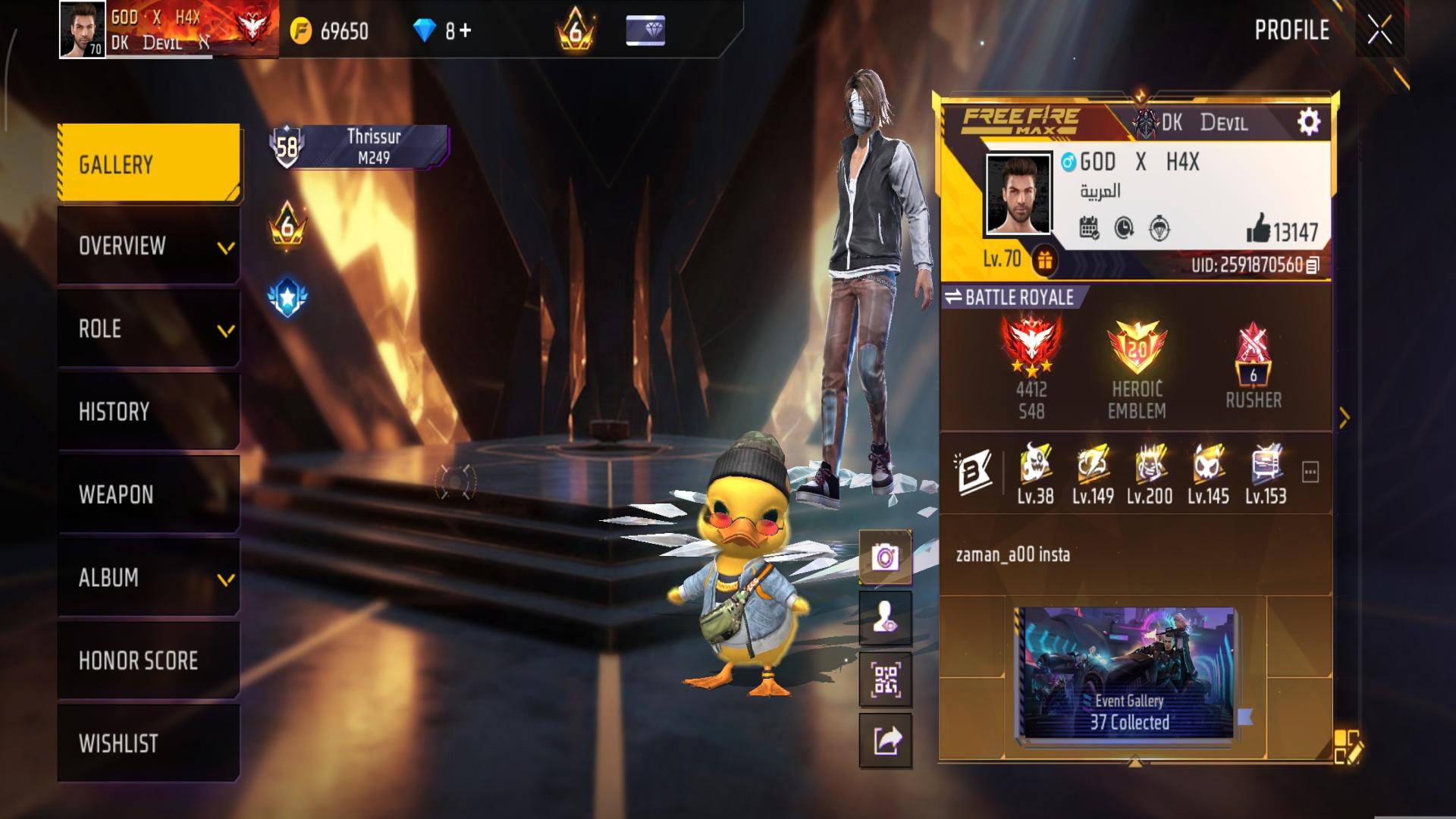Screen dimensions: 1456x819
Task: Open the Event Gallery thumbnail
Action: (x=1128, y=673)
